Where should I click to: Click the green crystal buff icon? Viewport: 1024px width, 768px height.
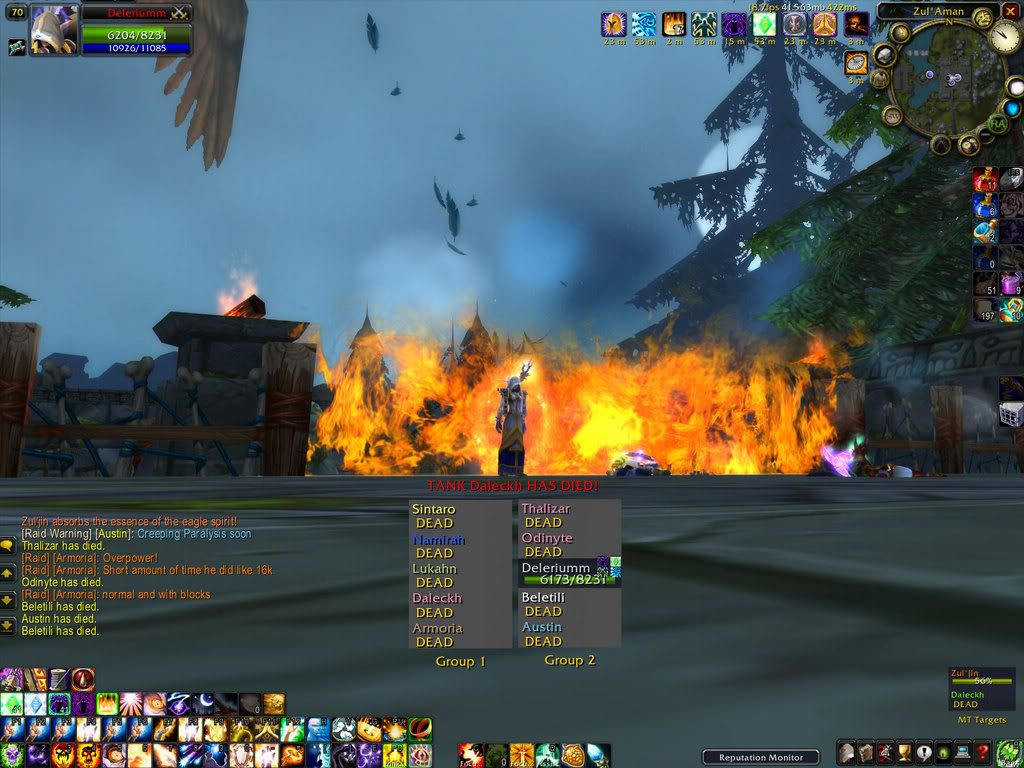(764, 24)
